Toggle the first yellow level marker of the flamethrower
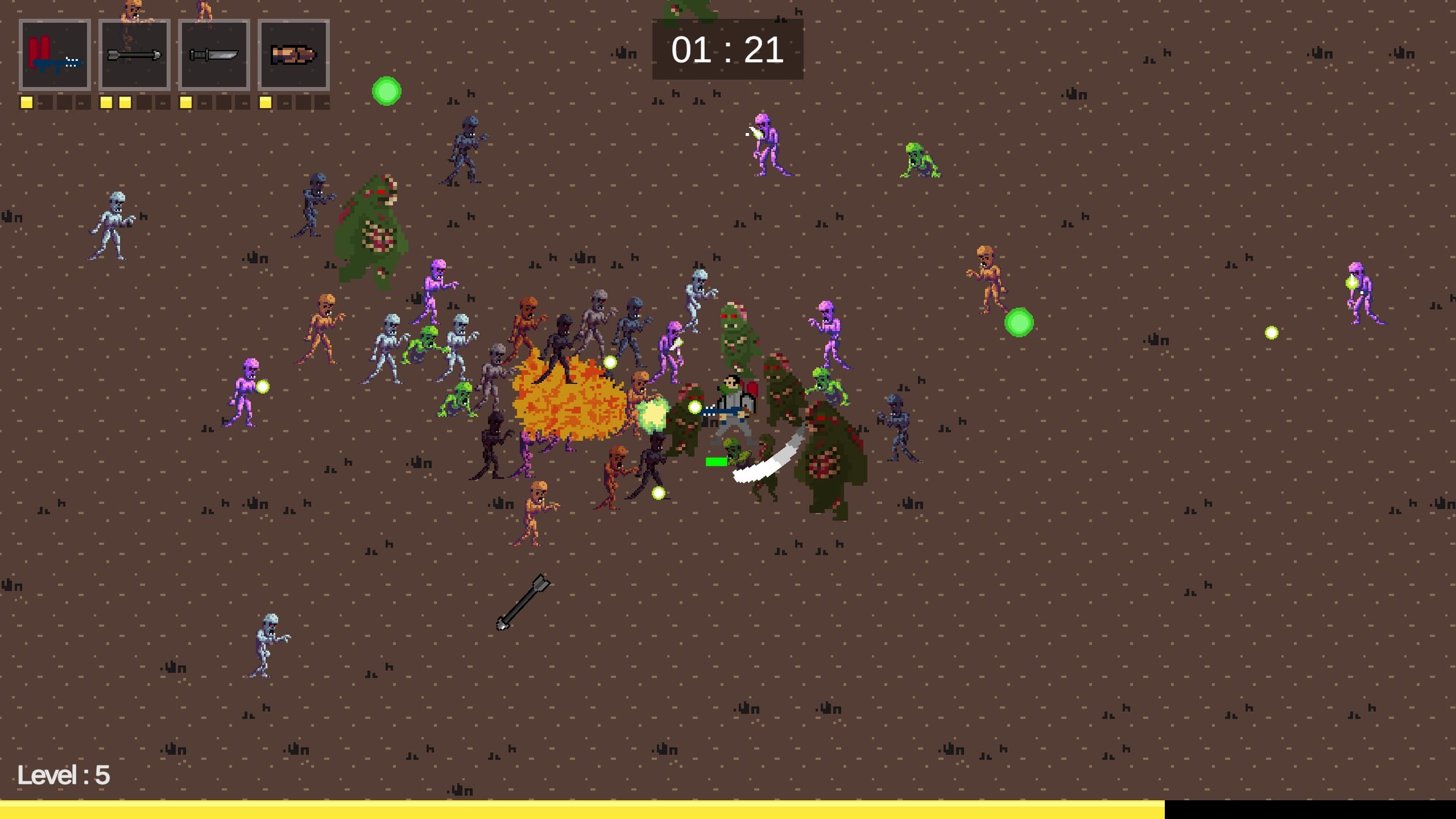This screenshot has height=819, width=1456. (x=26, y=102)
